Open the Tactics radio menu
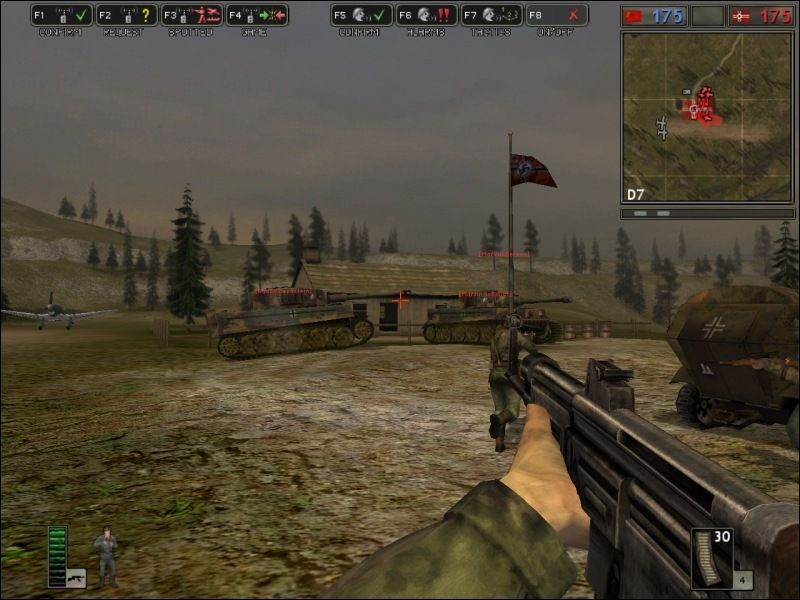 [x=492, y=15]
